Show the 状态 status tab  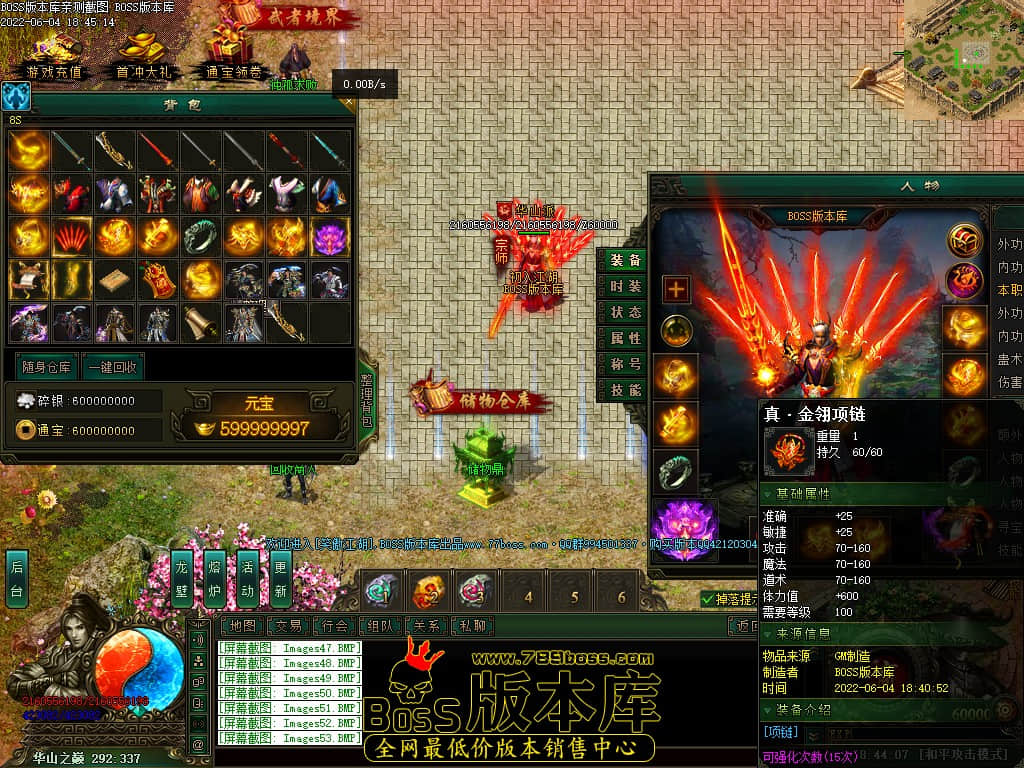pyautogui.click(x=626, y=312)
